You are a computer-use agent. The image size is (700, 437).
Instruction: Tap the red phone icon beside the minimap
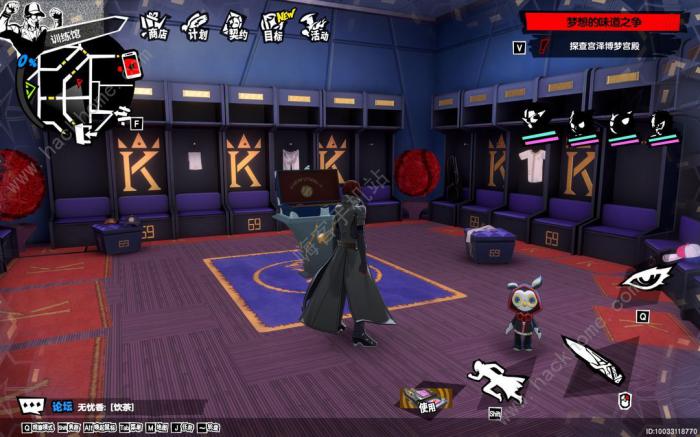coord(130,67)
